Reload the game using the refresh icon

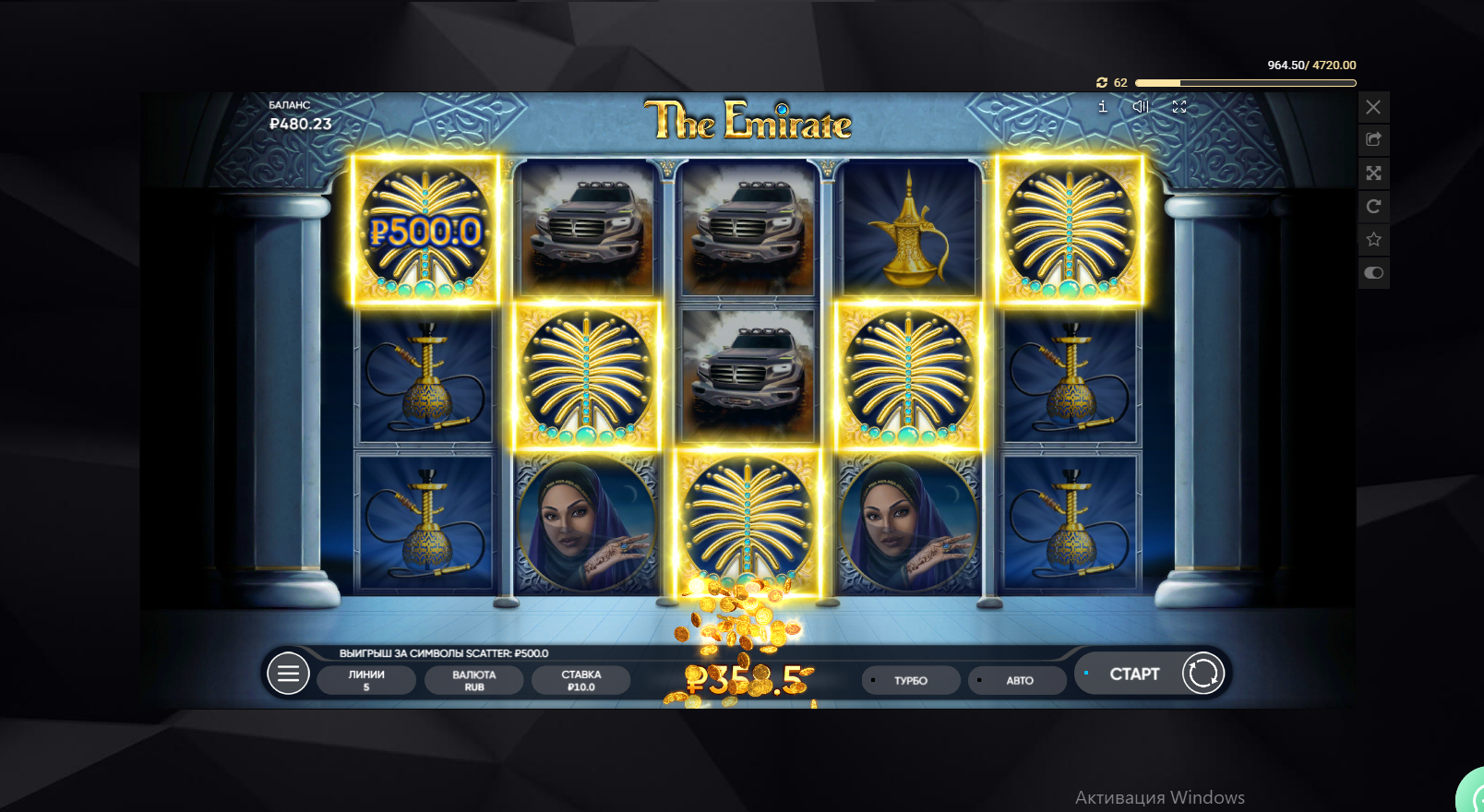pos(1373,207)
